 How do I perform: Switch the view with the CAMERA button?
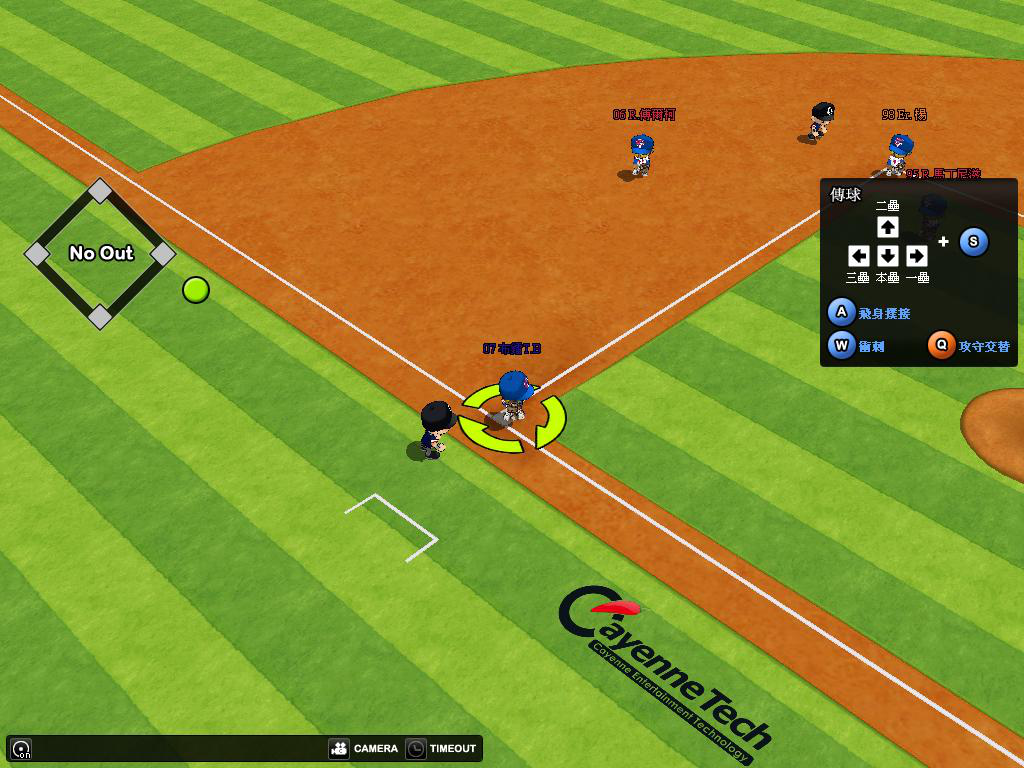364,748
